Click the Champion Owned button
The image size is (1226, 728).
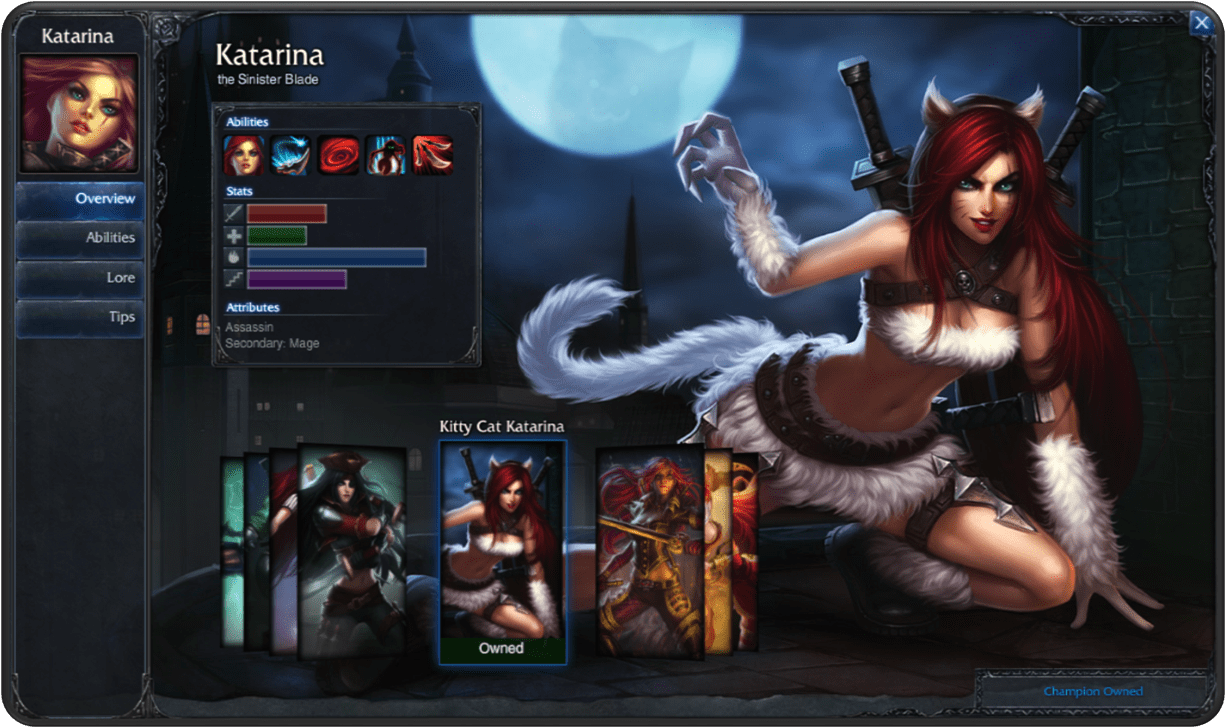pos(1092,691)
